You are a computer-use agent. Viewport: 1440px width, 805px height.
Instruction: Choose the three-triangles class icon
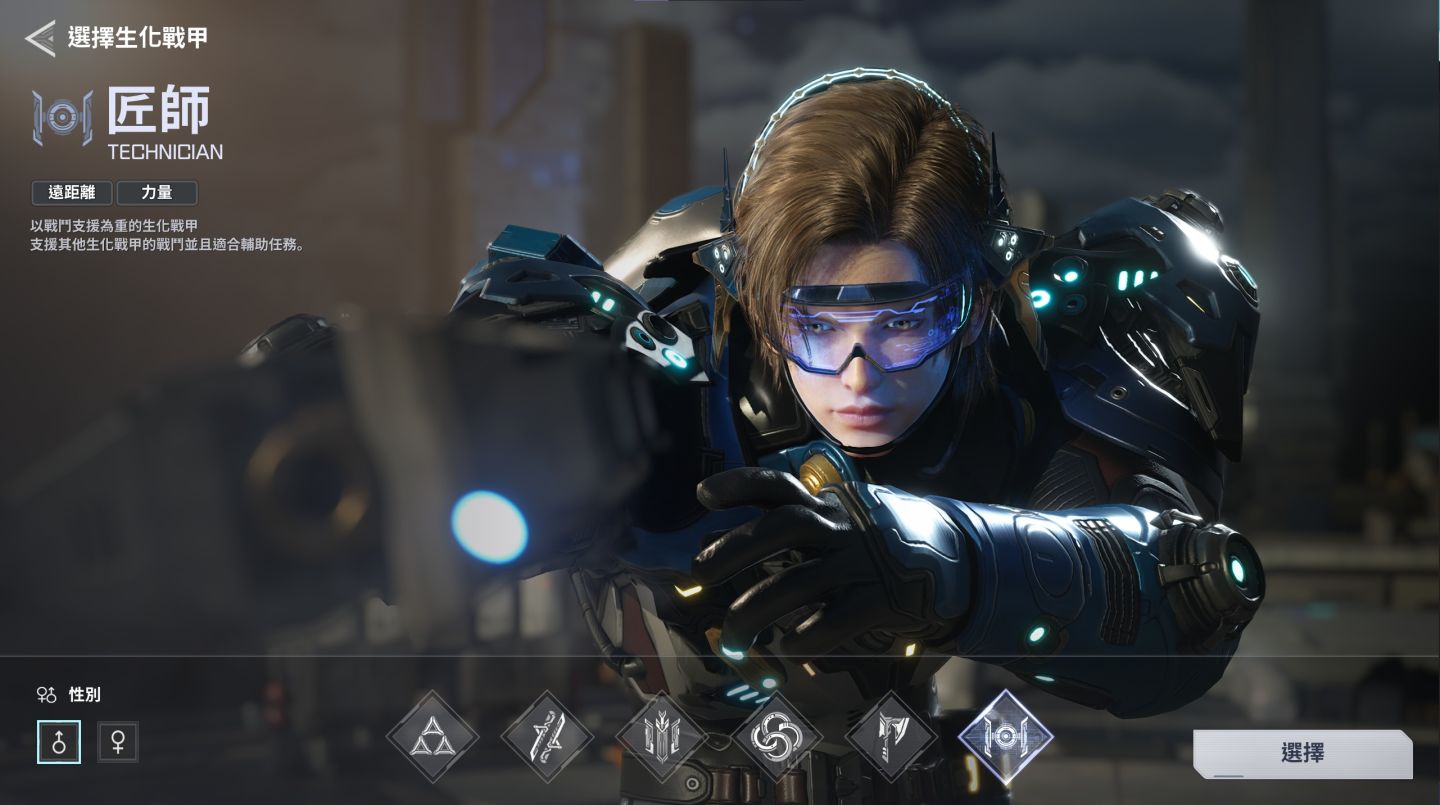pyautogui.click(x=432, y=737)
